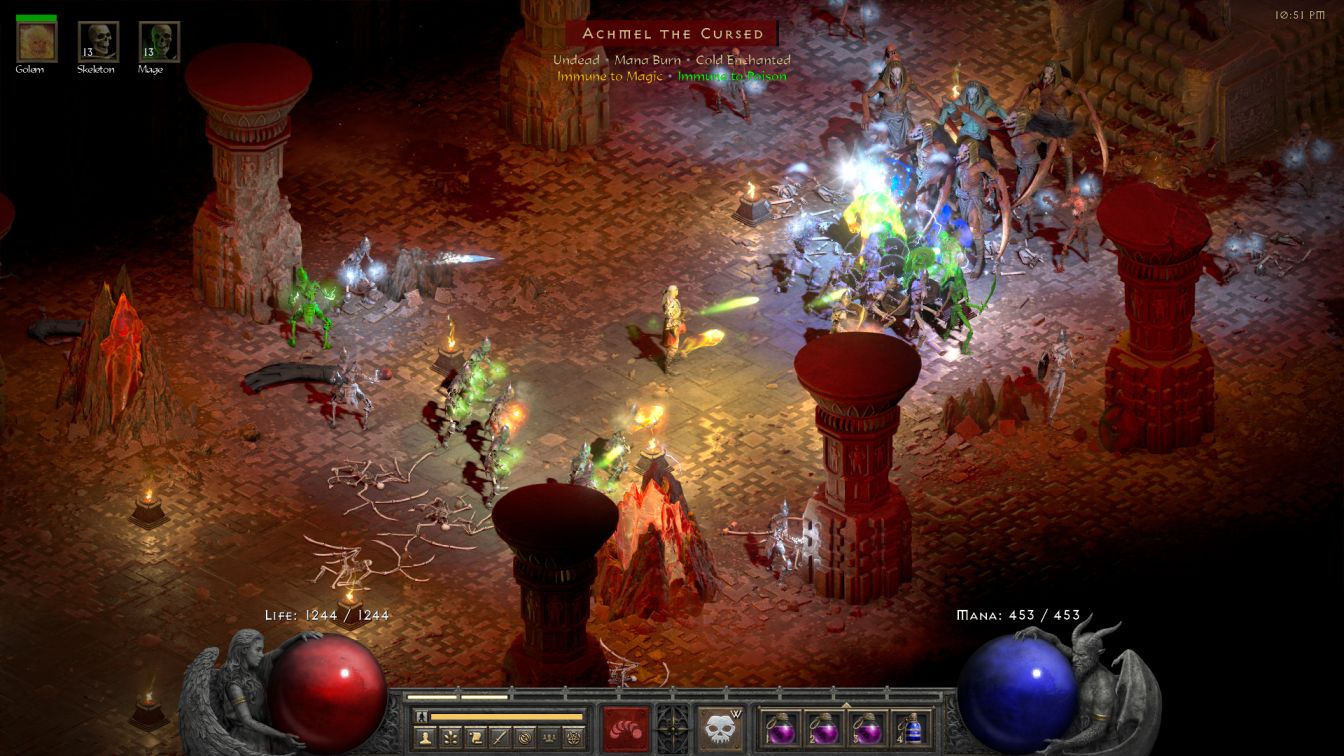Click the pentagram game menu button
The image size is (1344, 756).
[574, 738]
